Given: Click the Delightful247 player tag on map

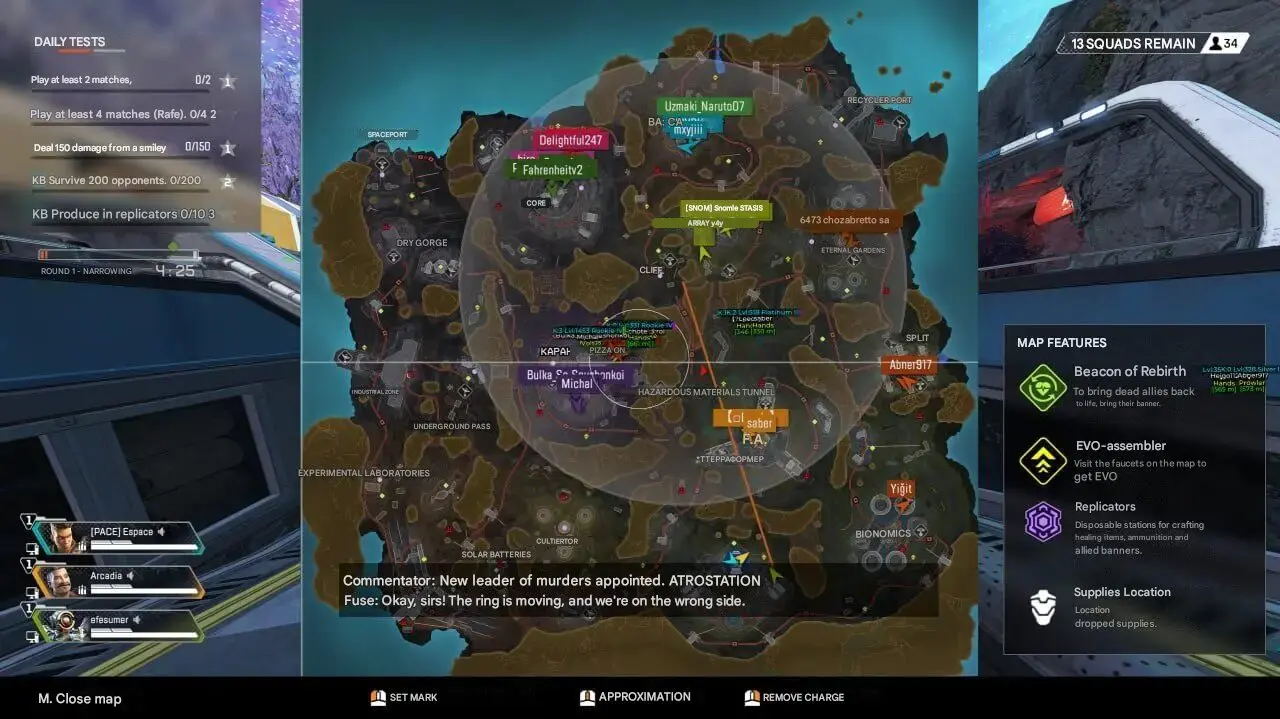Looking at the screenshot, I should coord(571,141).
